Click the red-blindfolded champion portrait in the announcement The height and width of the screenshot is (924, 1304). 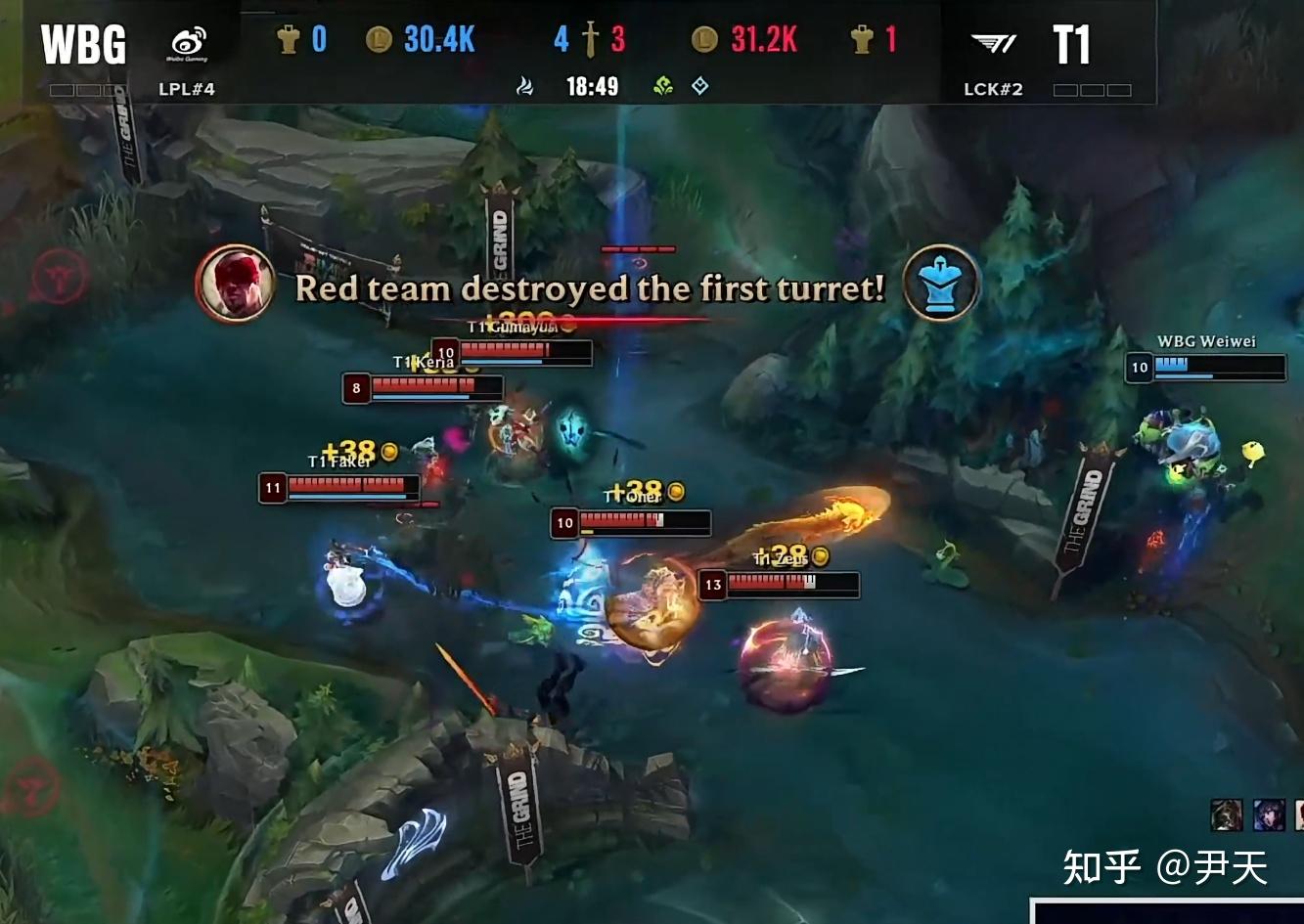[x=234, y=283]
